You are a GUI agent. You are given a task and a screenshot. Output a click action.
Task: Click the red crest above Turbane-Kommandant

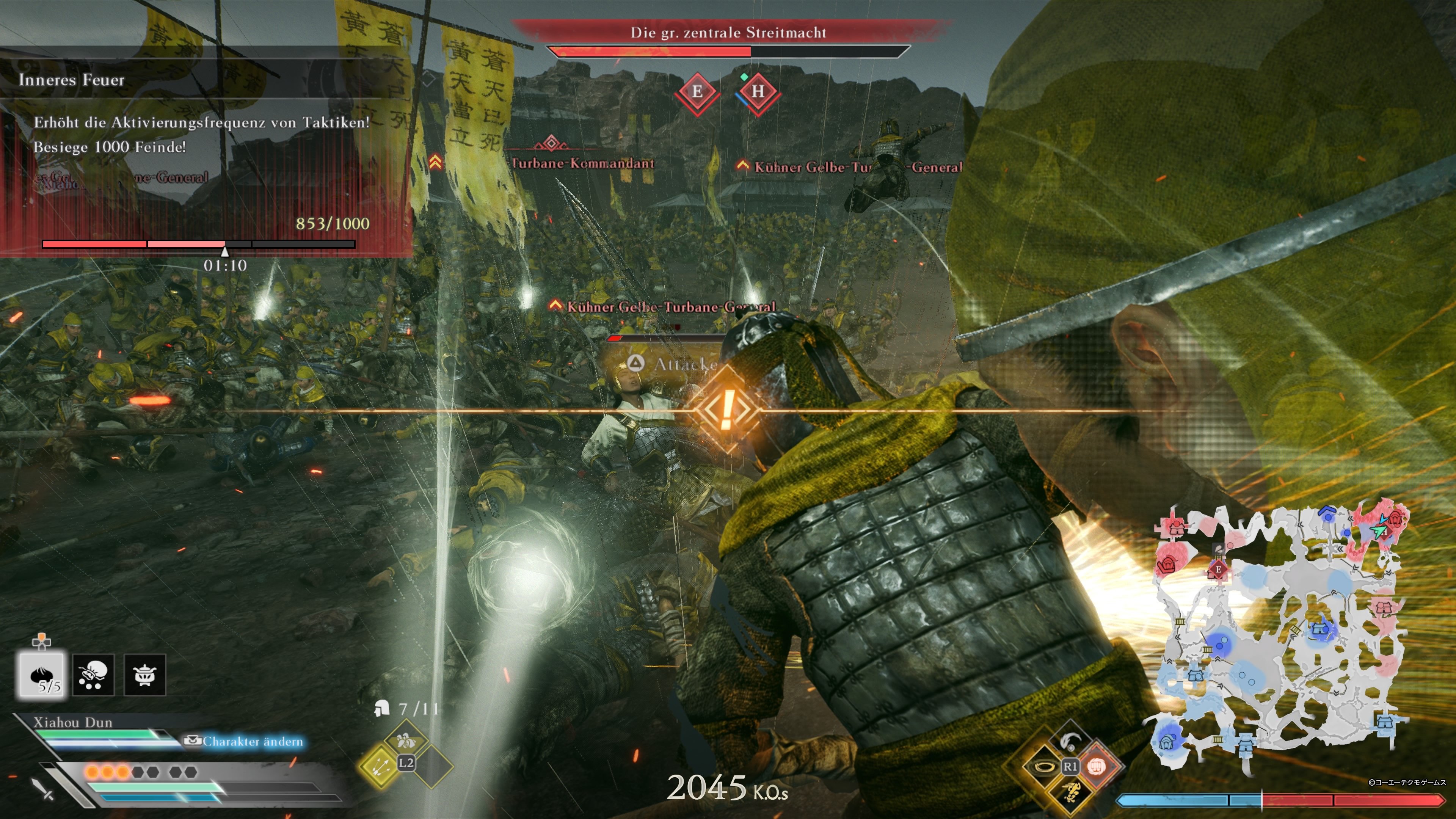551,144
